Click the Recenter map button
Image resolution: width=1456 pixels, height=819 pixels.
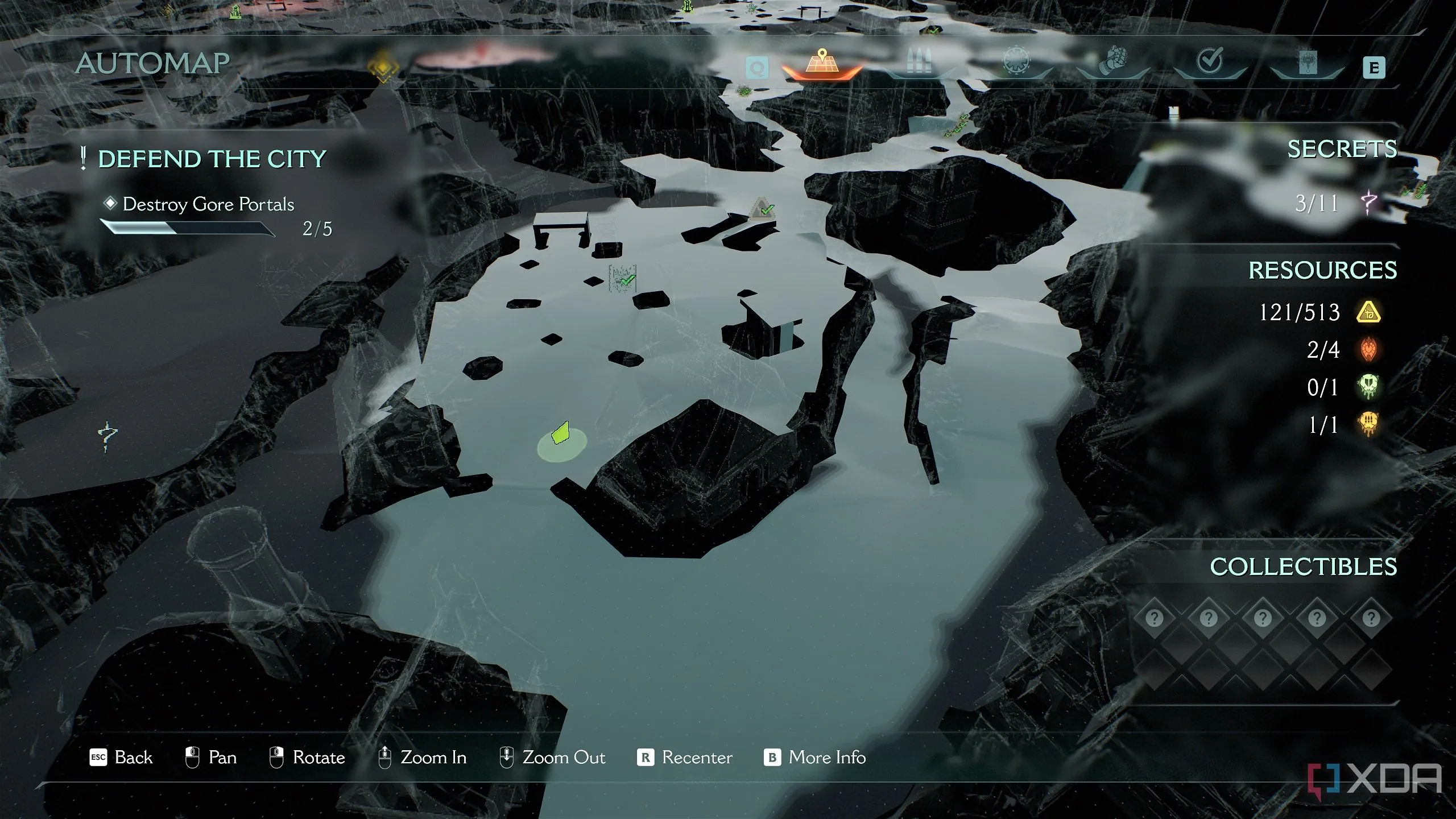(x=685, y=758)
